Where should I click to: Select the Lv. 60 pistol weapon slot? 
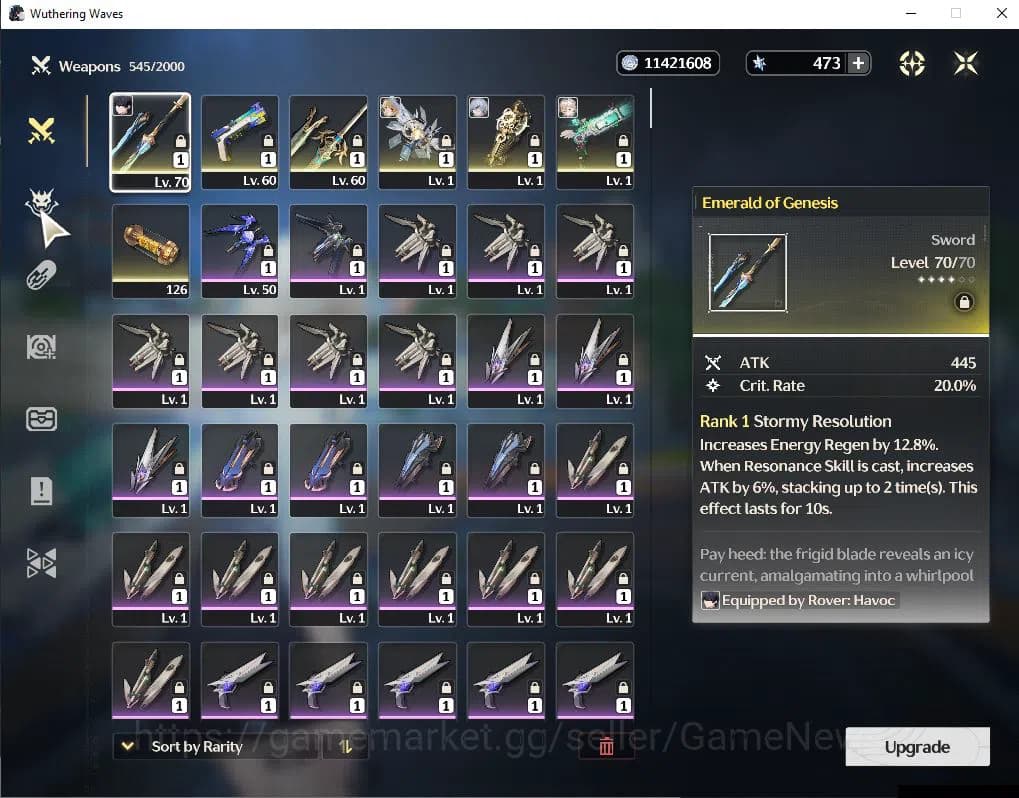coord(239,141)
